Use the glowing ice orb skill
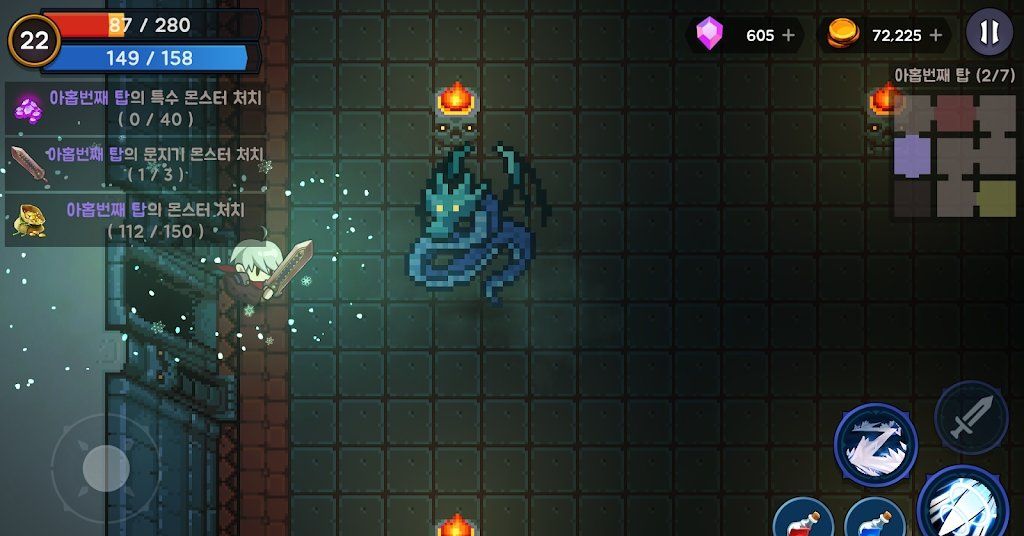Screen dimensions: 1024x536 pyautogui.click(x=963, y=503)
